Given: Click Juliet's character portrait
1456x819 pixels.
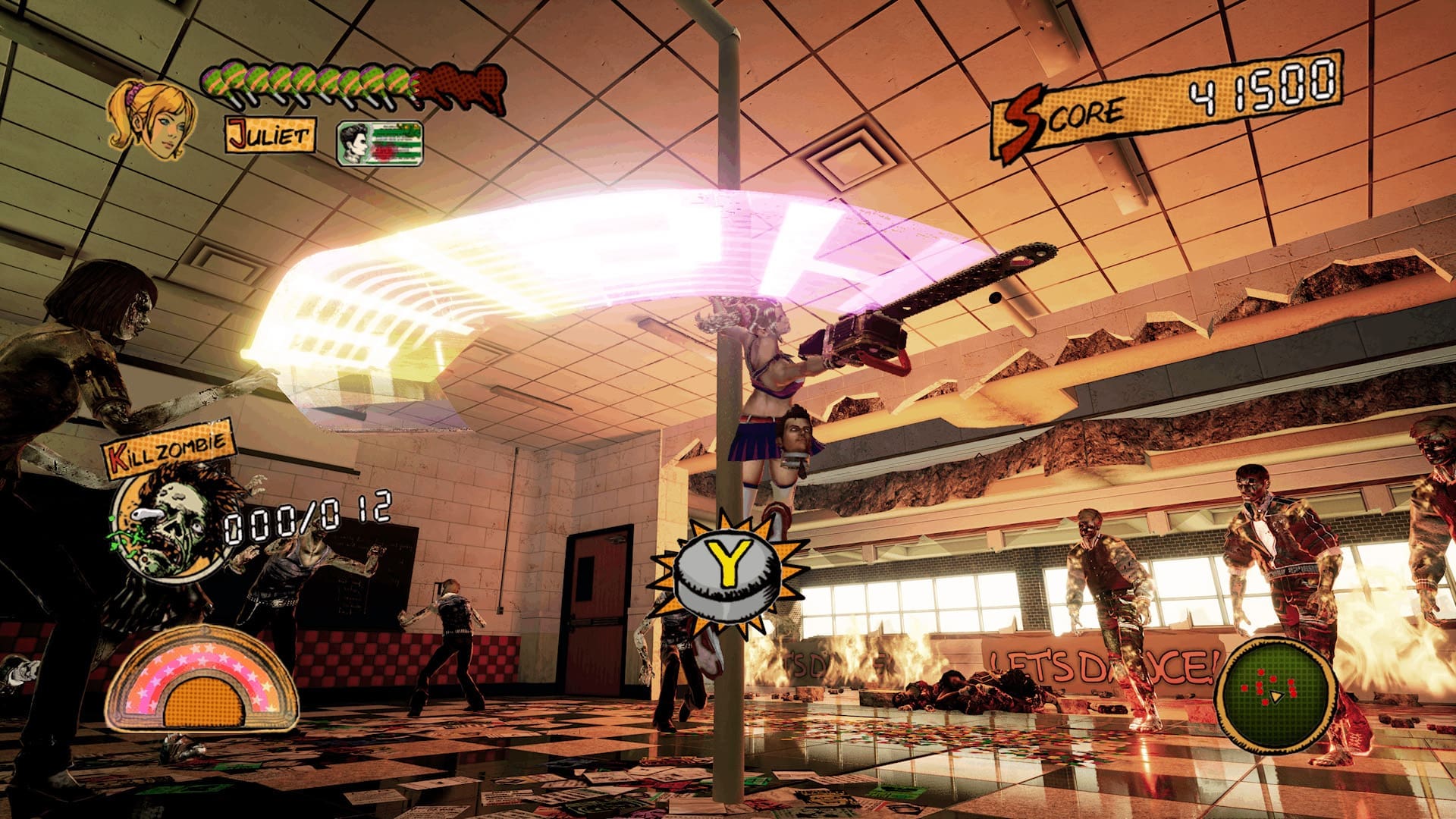Looking at the screenshot, I should coord(153,120).
